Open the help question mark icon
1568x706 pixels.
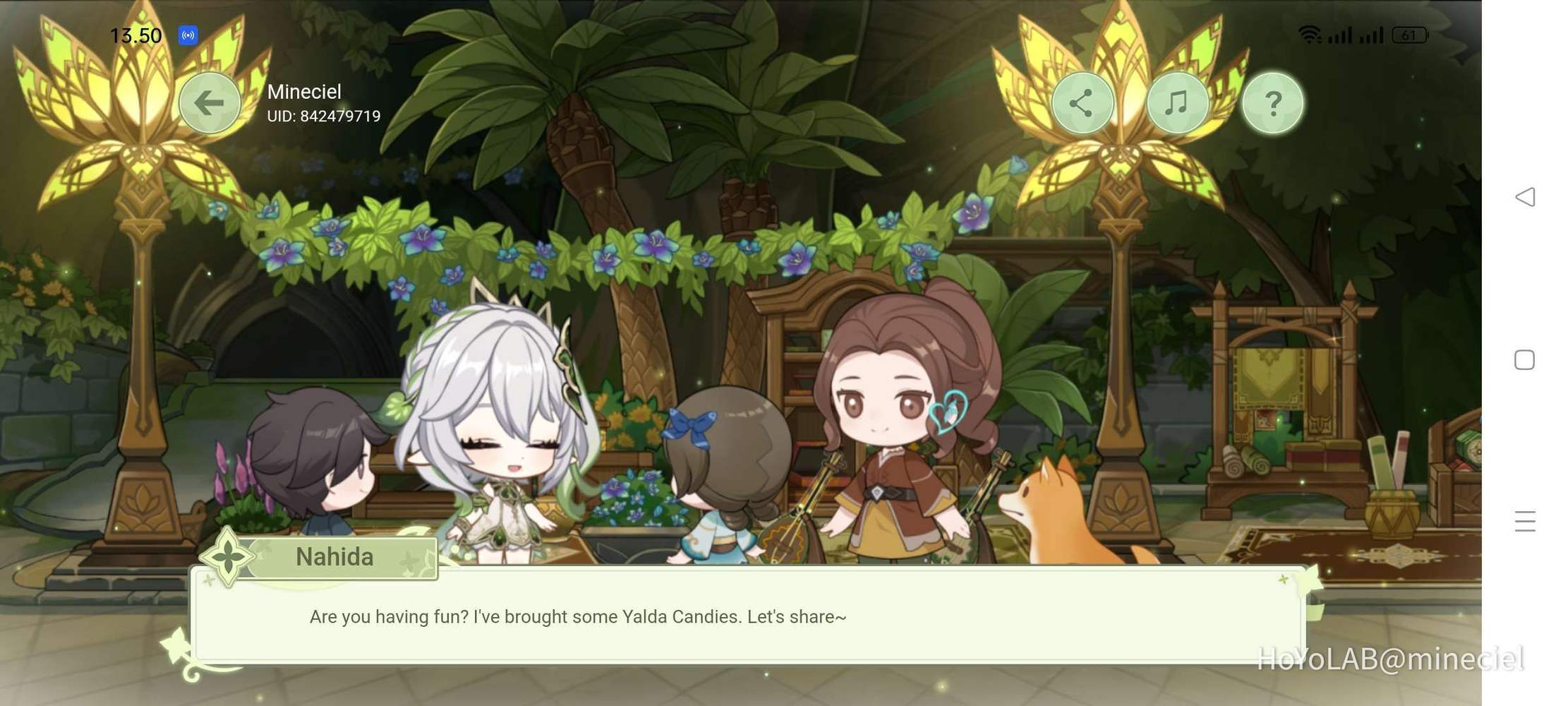(1272, 102)
